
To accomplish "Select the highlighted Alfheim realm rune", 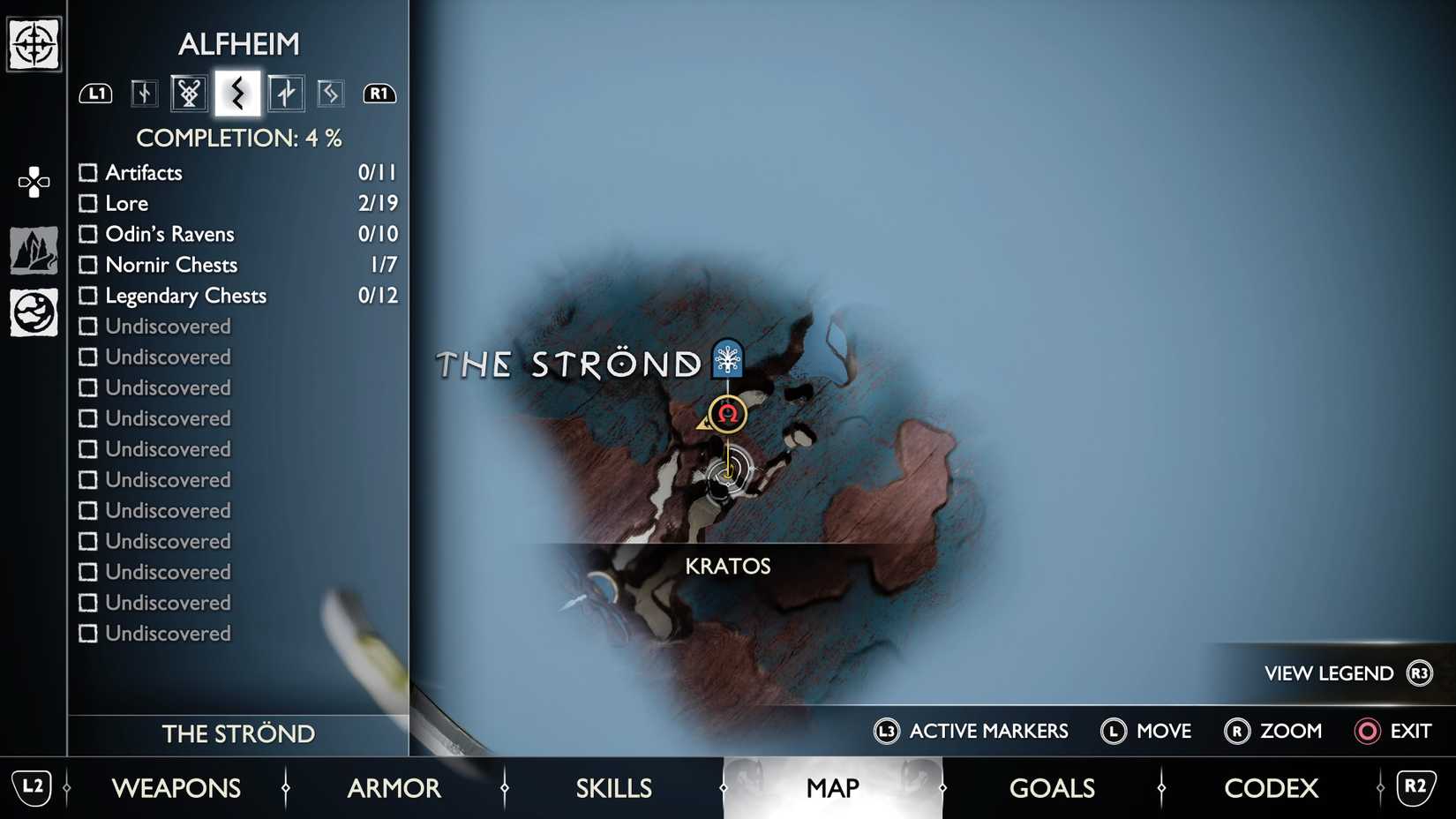I will coord(236,92).
